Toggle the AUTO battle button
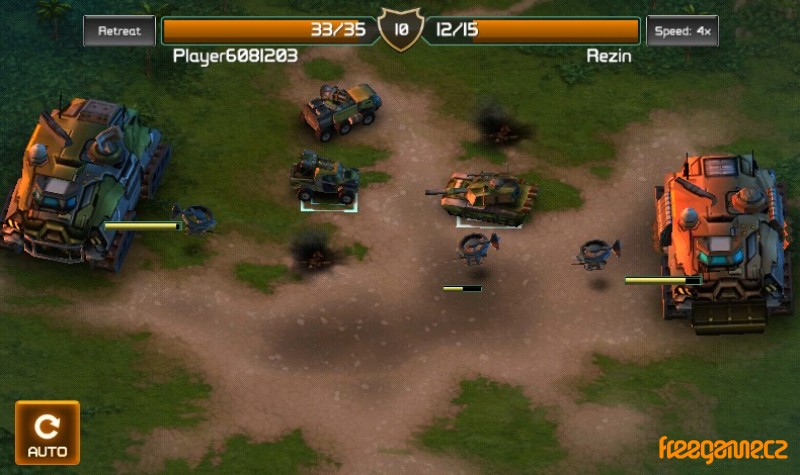 [x=47, y=433]
